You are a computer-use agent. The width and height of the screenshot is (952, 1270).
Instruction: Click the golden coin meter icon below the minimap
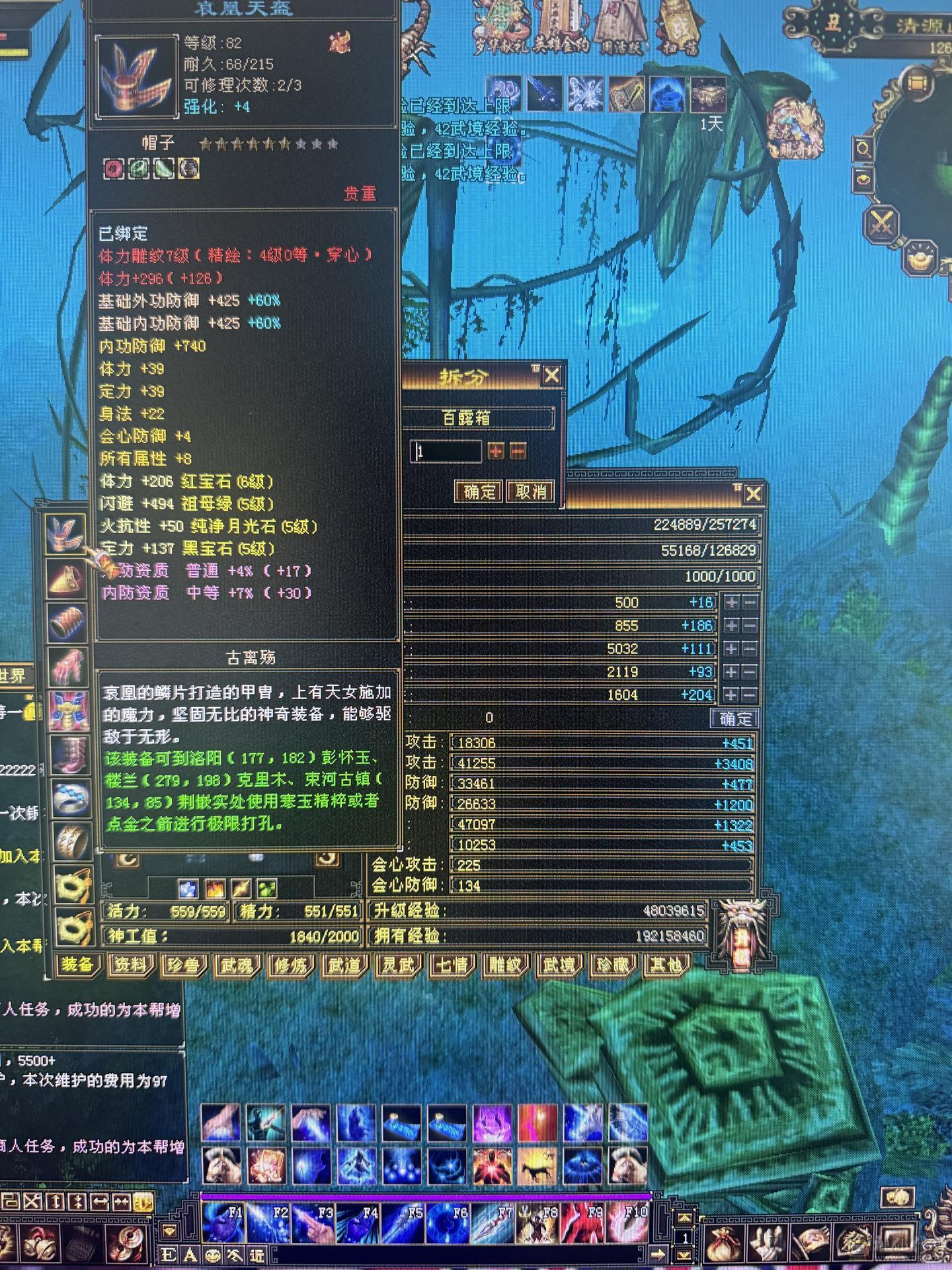pos(920,257)
